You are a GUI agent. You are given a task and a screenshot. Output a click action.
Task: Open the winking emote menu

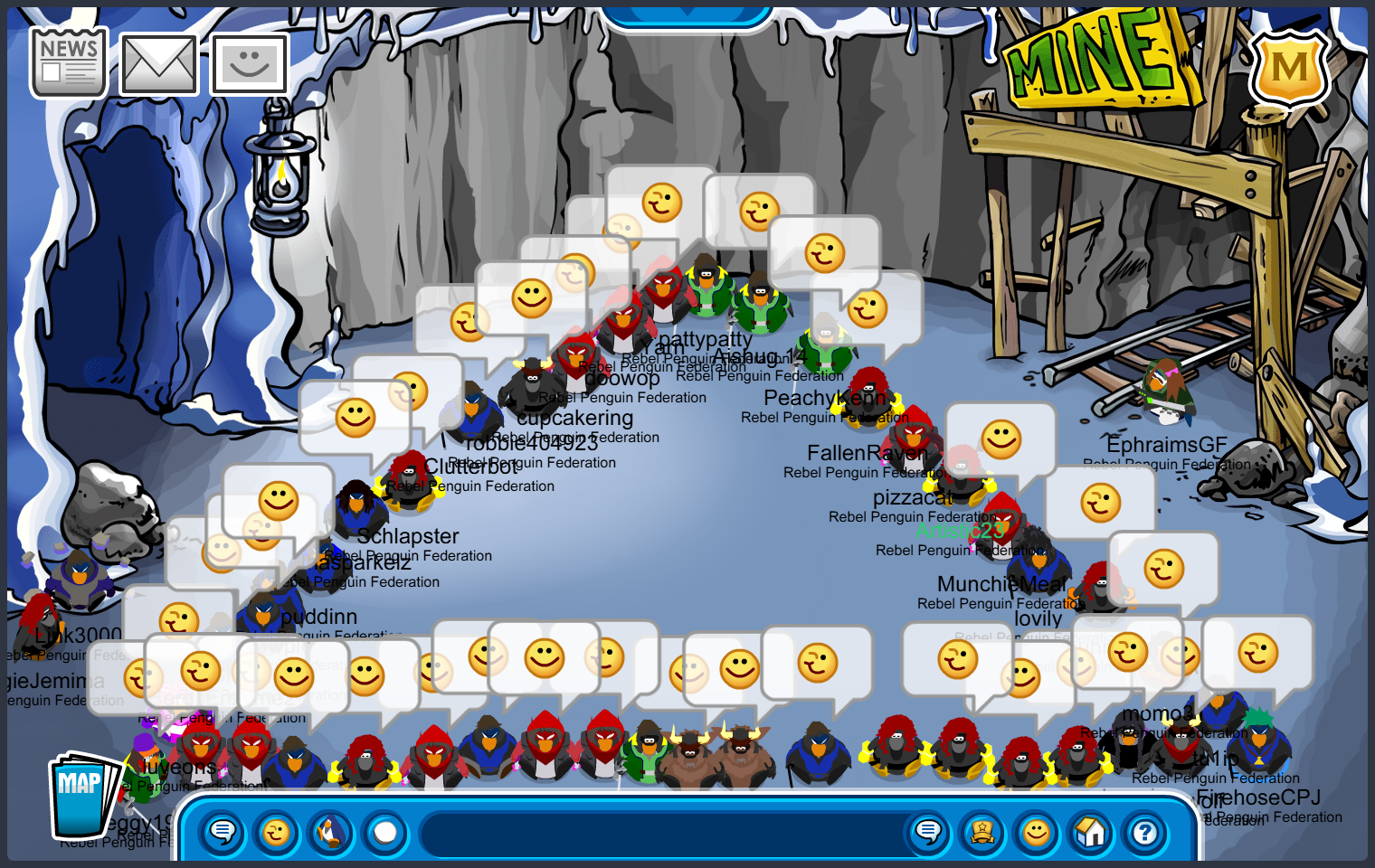[x=276, y=832]
